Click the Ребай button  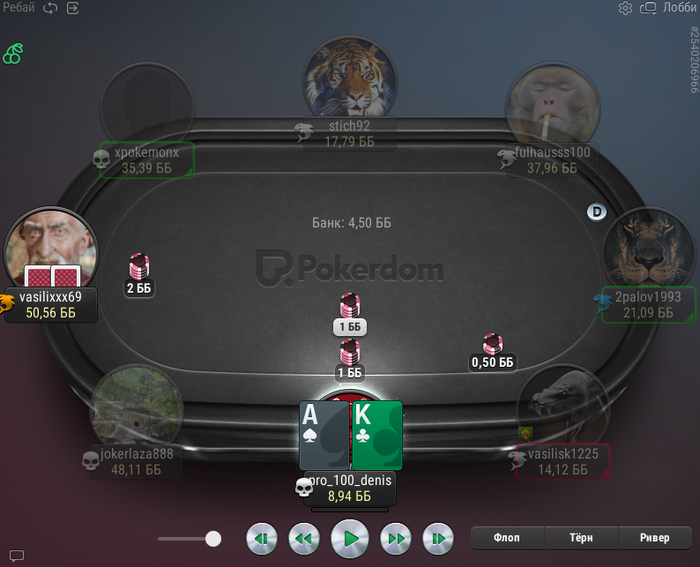[x=18, y=8]
